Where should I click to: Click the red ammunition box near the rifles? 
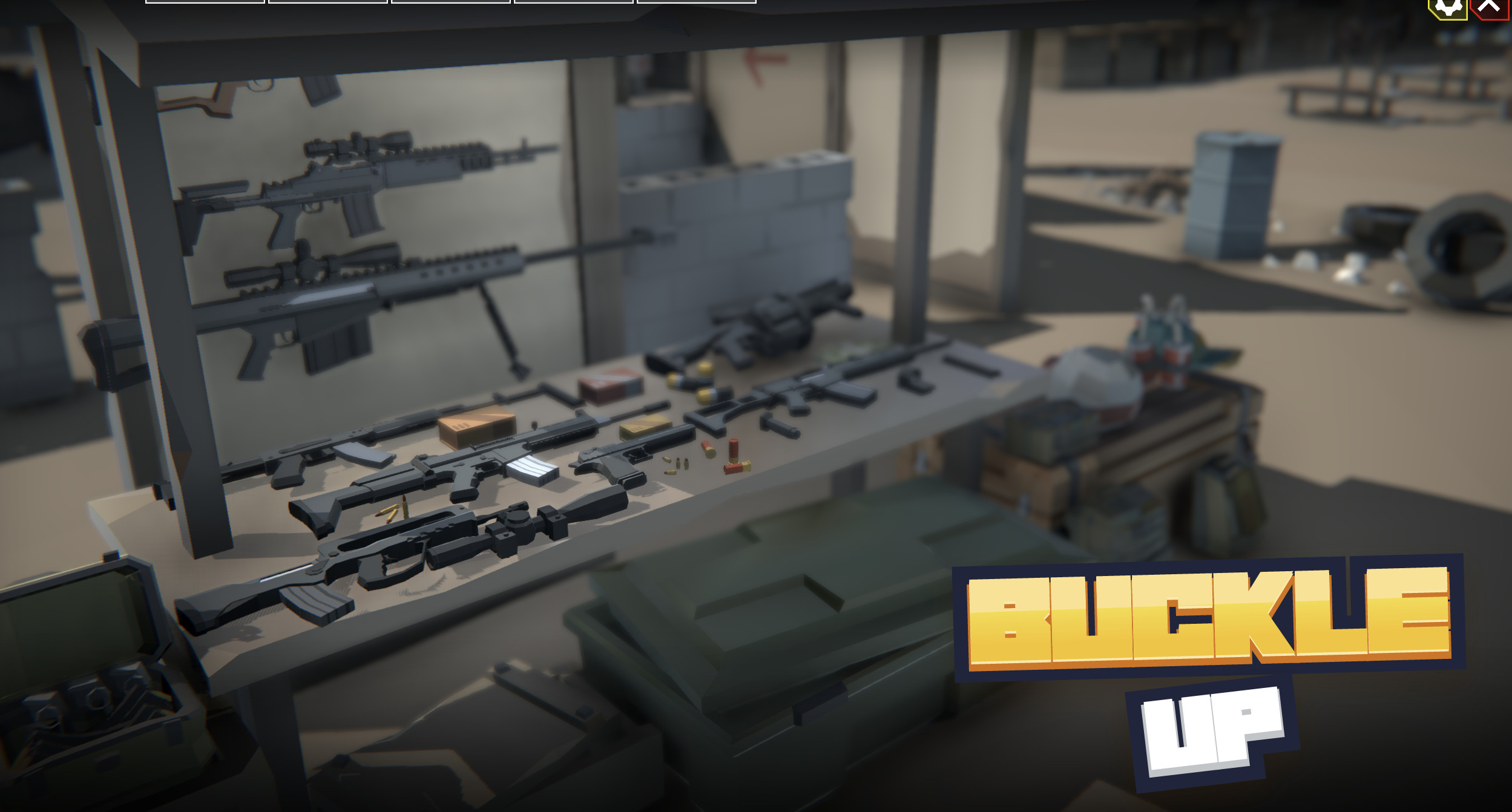pos(609,387)
